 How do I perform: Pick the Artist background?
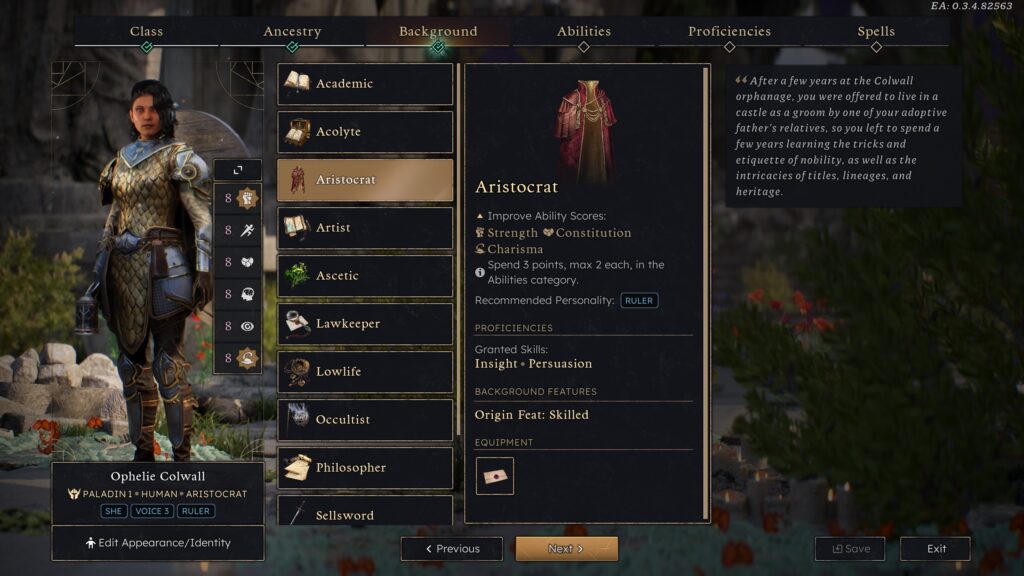point(365,228)
